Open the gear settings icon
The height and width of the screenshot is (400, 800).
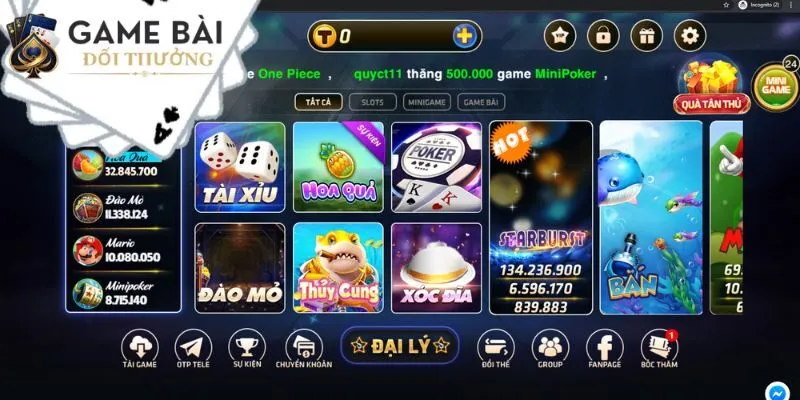click(689, 37)
